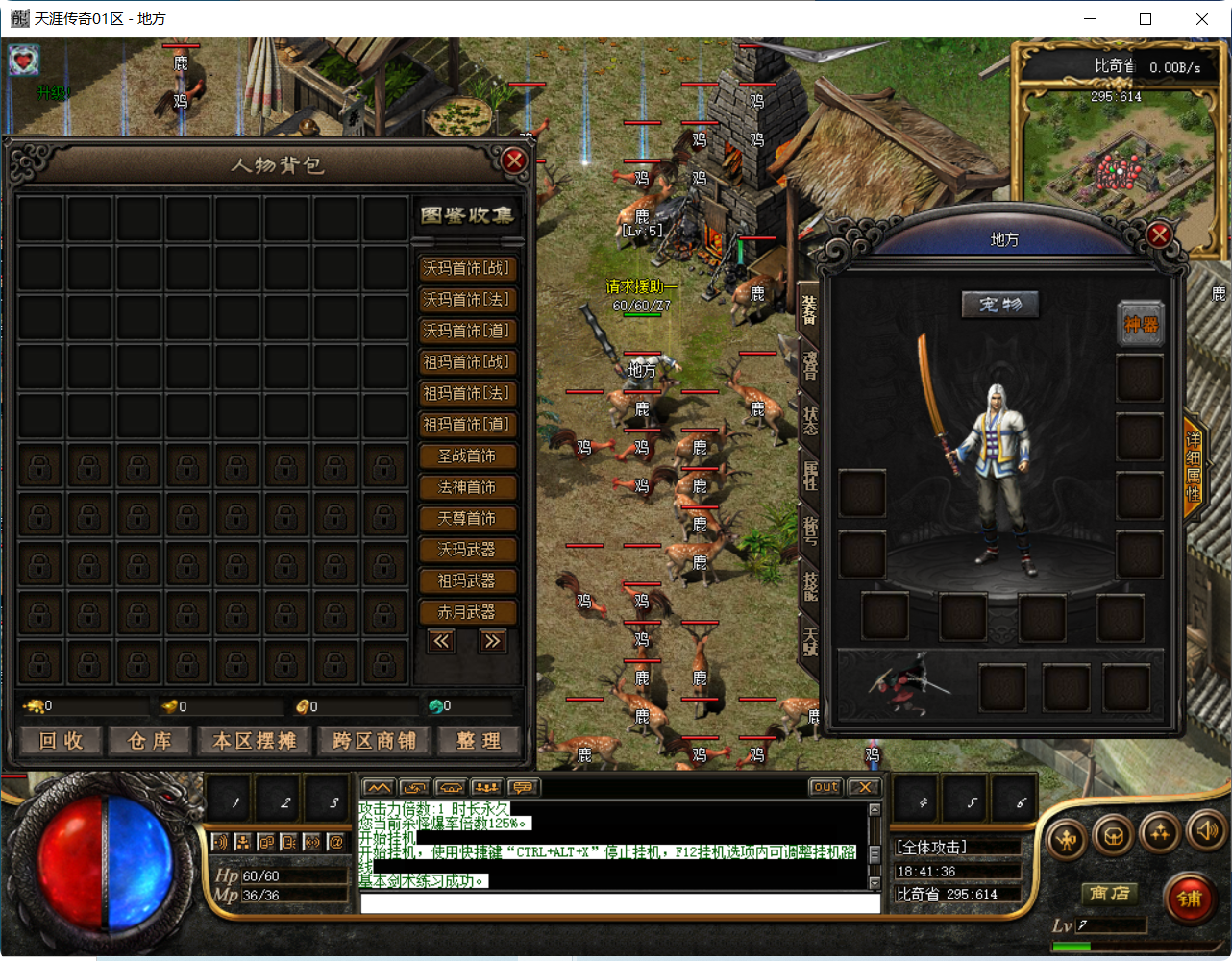Viewport: 1232px width, 961px height.
Task: Open the 跨区商铺 cross-server shop
Action: pyautogui.click(x=374, y=741)
